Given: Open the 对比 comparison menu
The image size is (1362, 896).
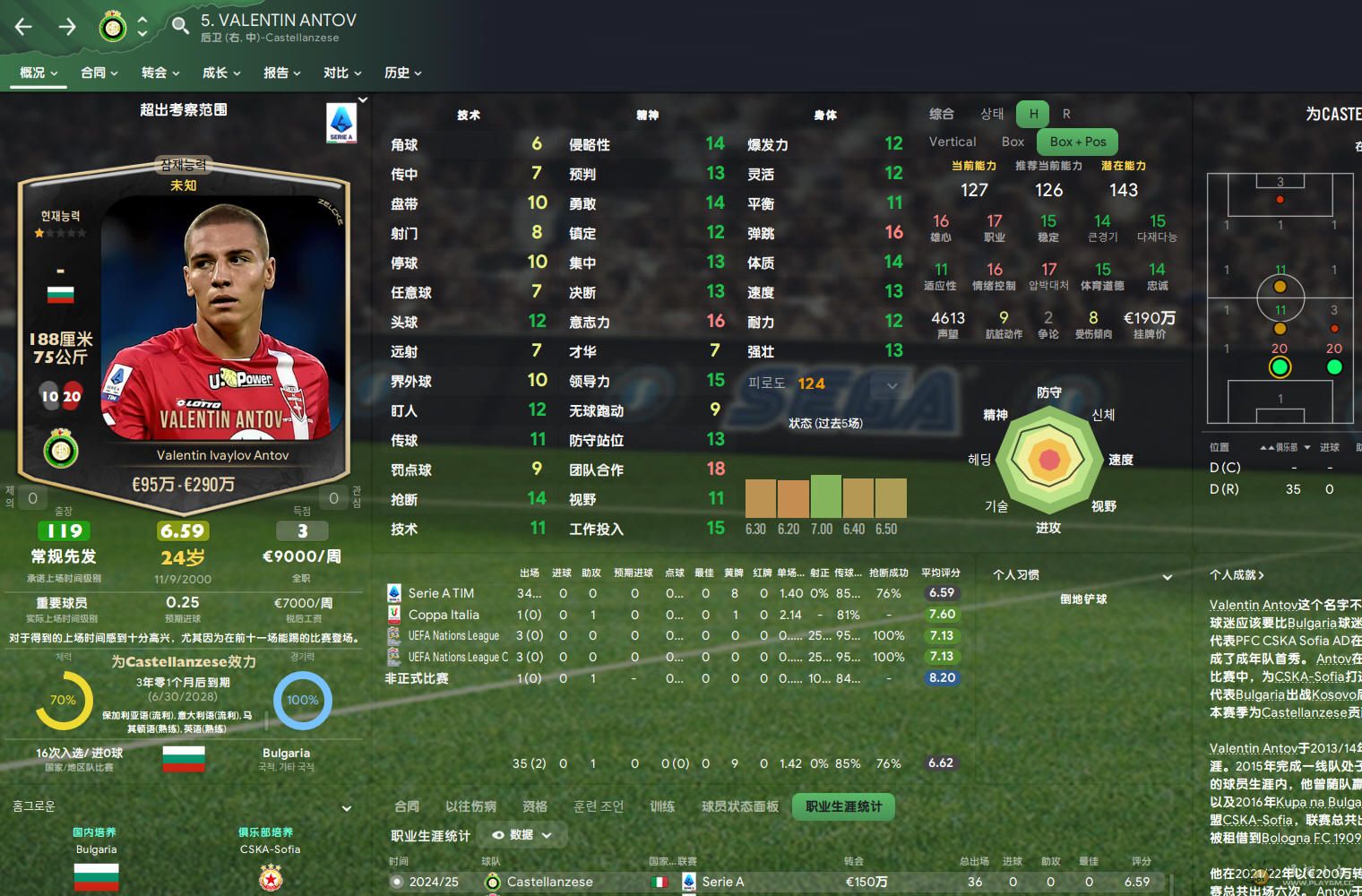Looking at the screenshot, I should pyautogui.click(x=342, y=73).
